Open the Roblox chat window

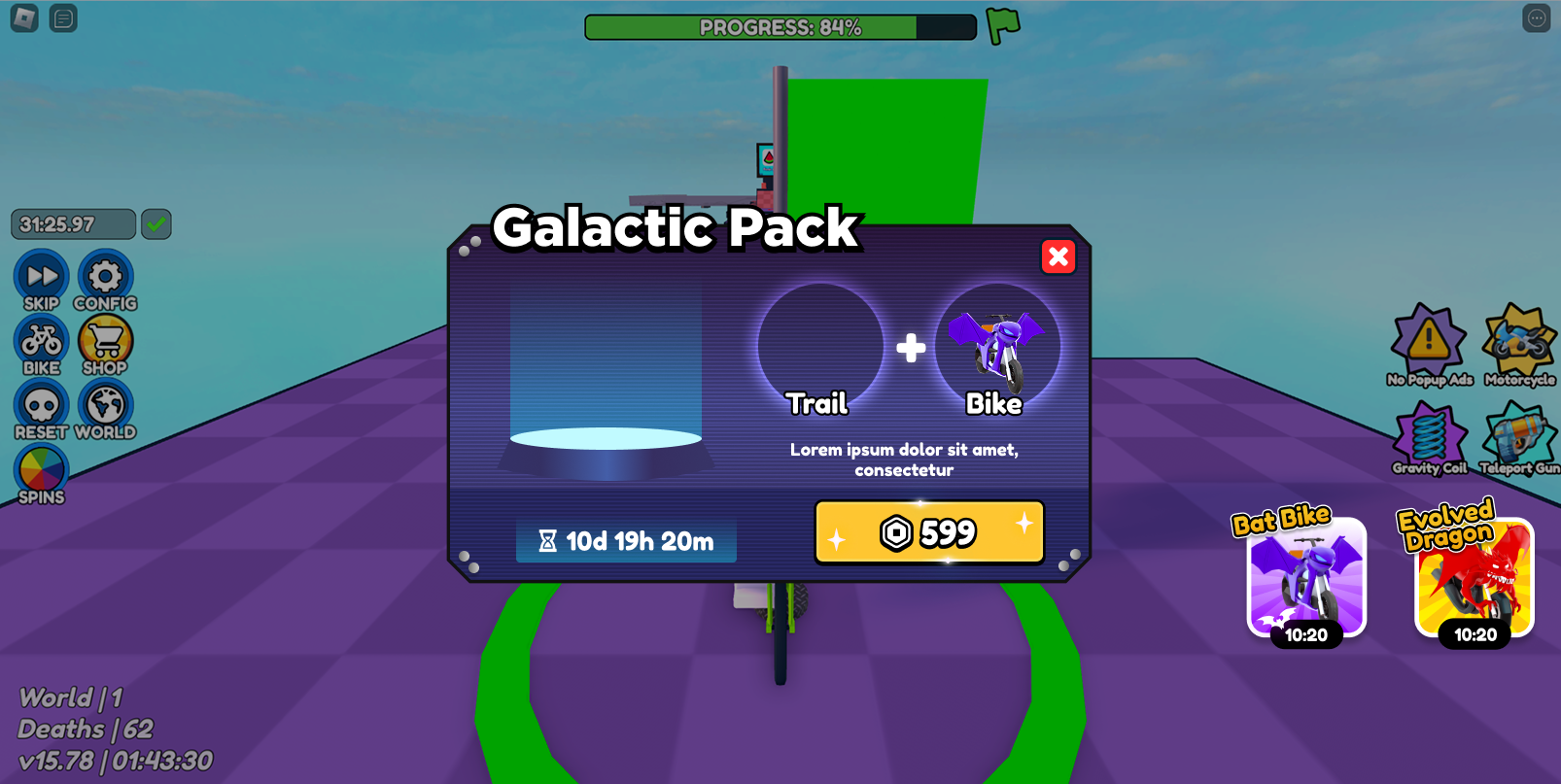[63, 18]
